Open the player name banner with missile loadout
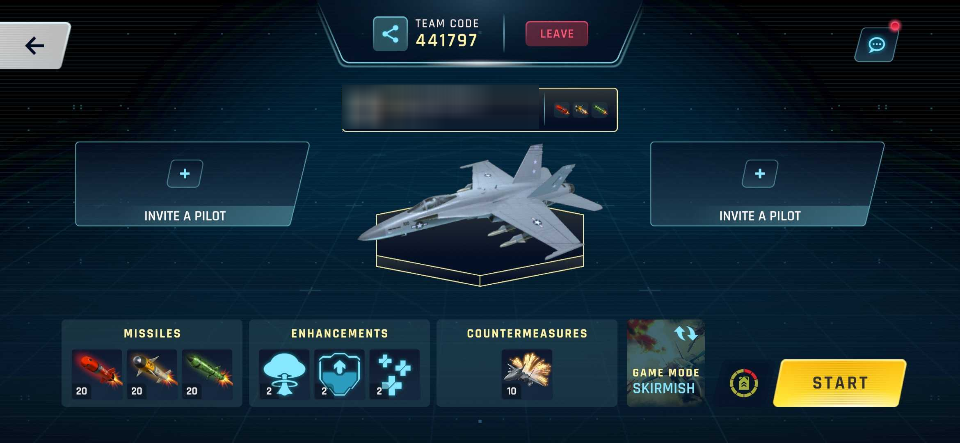Image resolution: width=960 pixels, height=443 pixels. 479,110
